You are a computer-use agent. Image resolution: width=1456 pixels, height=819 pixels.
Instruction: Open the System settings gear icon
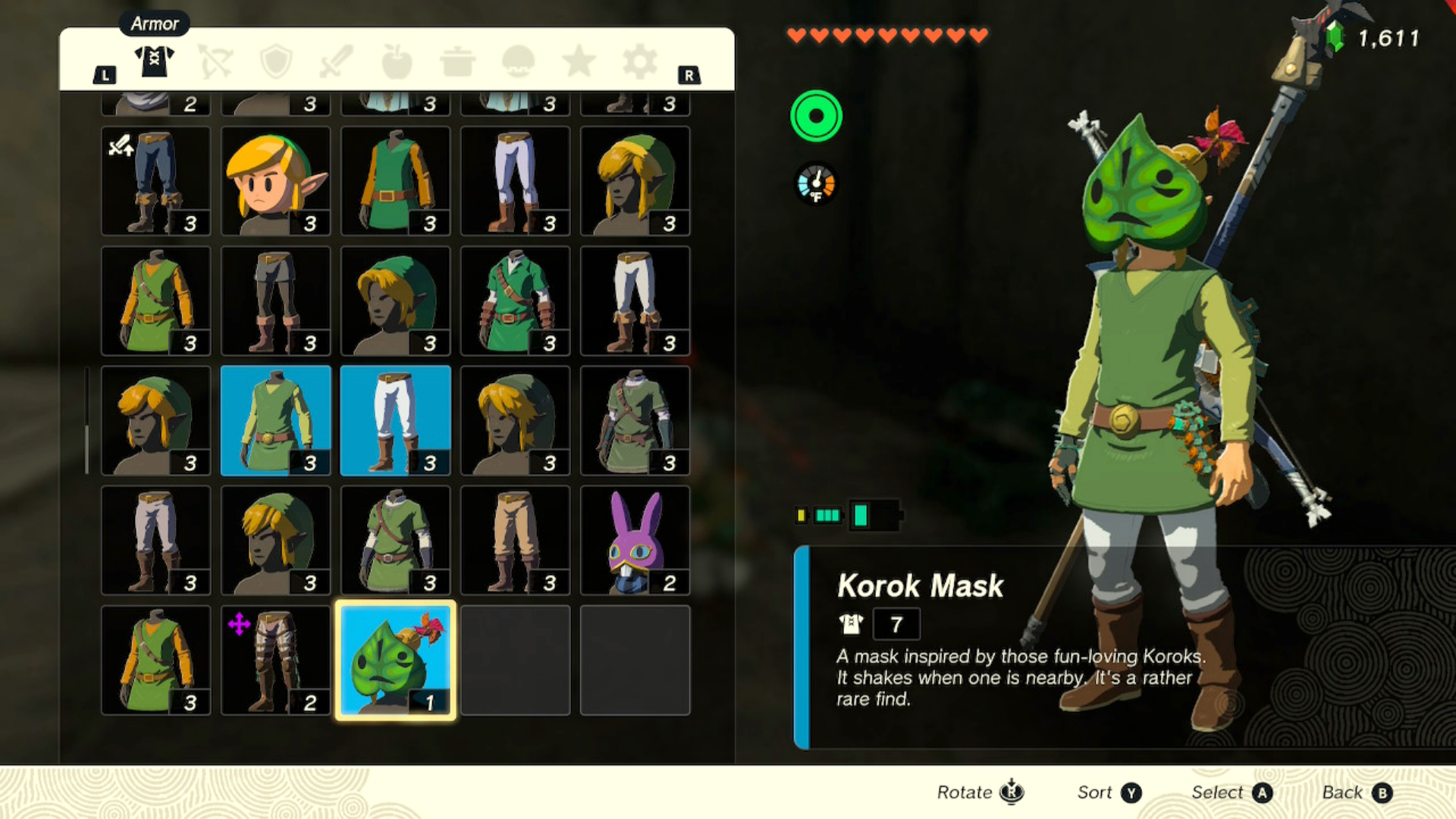639,61
